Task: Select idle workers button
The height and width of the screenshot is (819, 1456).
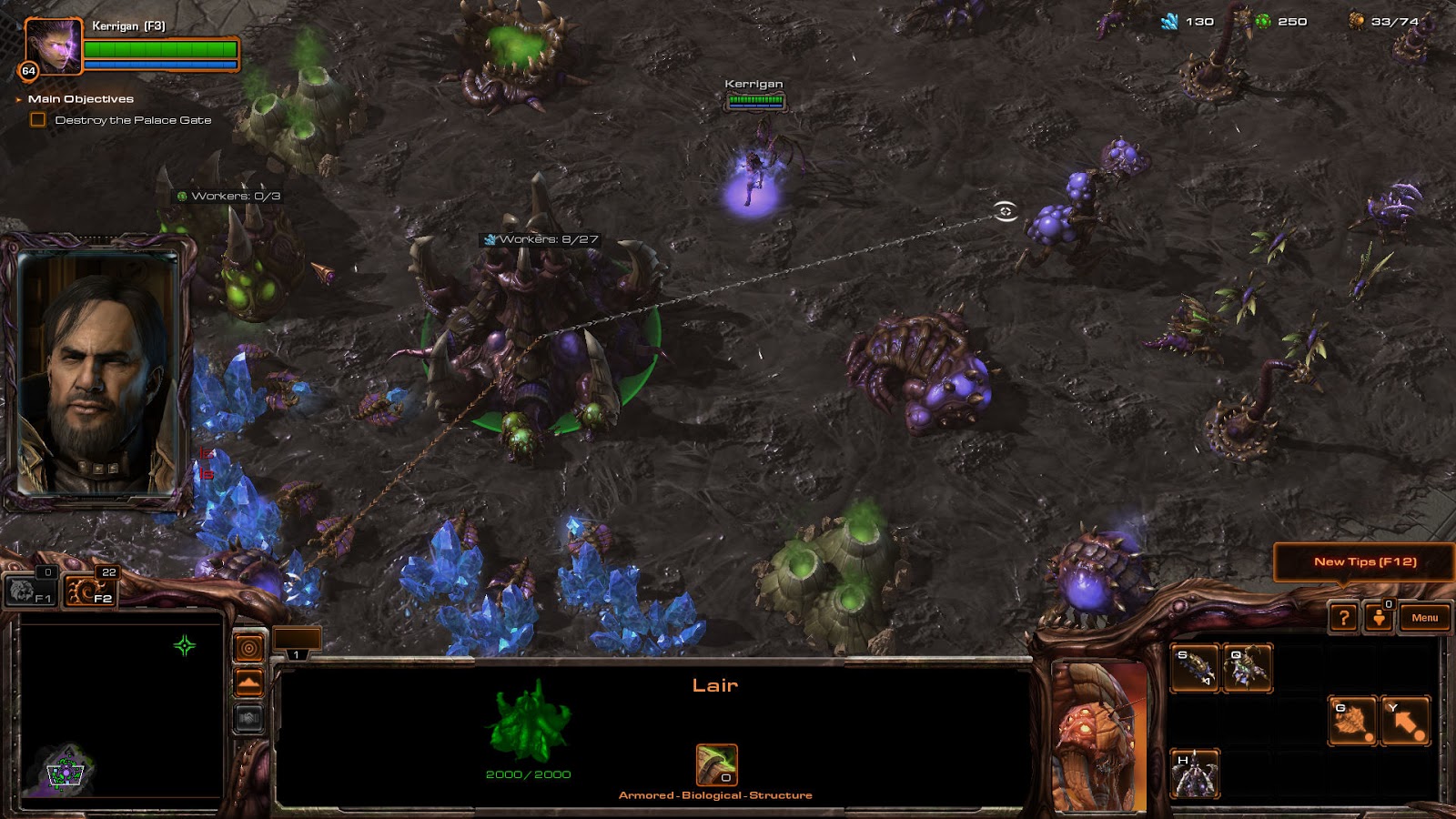Action: (31, 591)
